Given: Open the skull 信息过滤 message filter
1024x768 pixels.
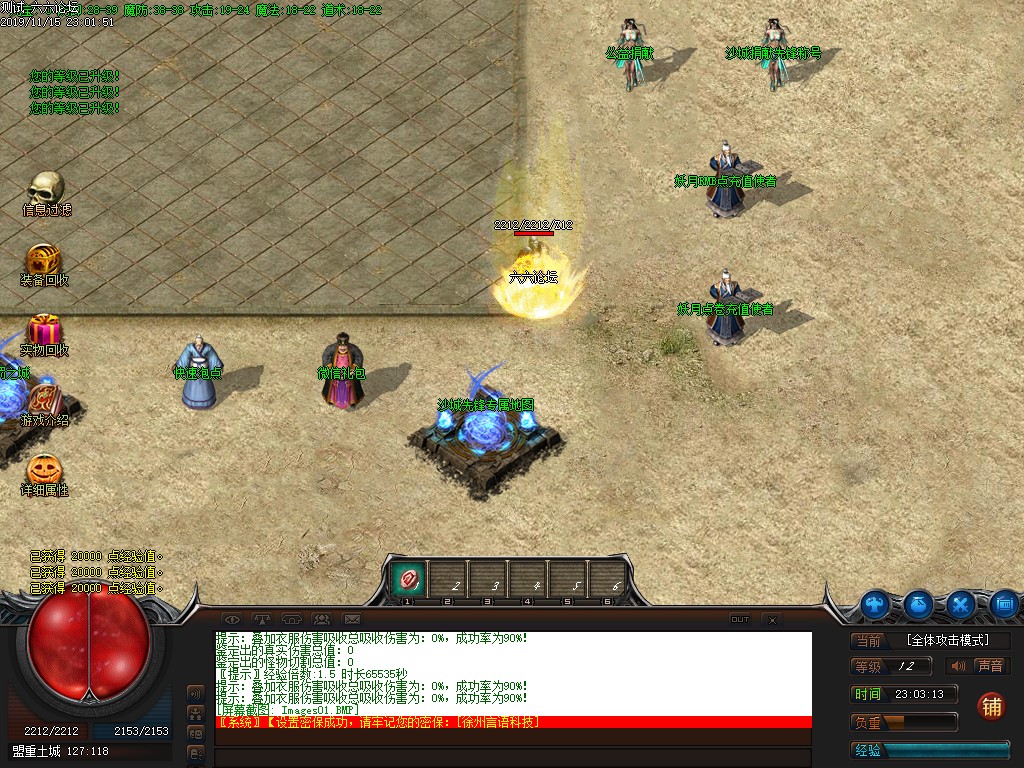Looking at the screenshot, I should [46, 189].
